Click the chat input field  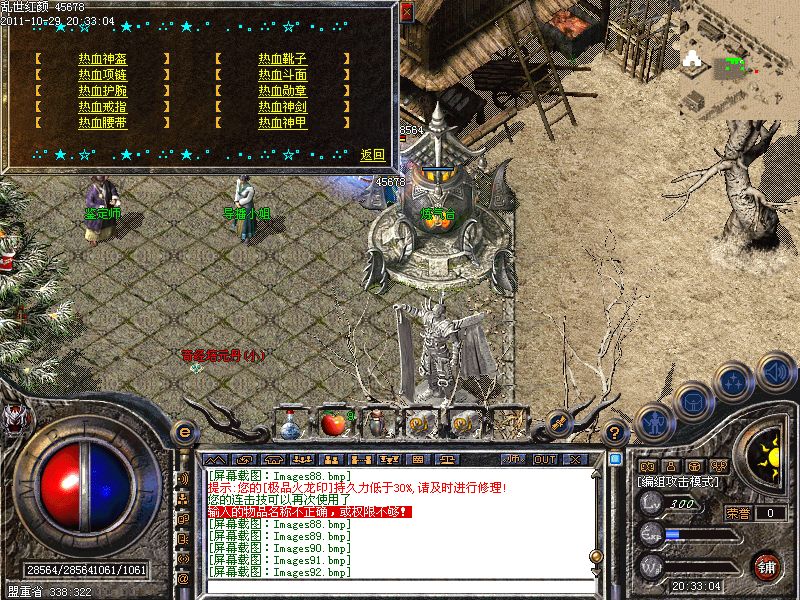[x=400, y=587]
